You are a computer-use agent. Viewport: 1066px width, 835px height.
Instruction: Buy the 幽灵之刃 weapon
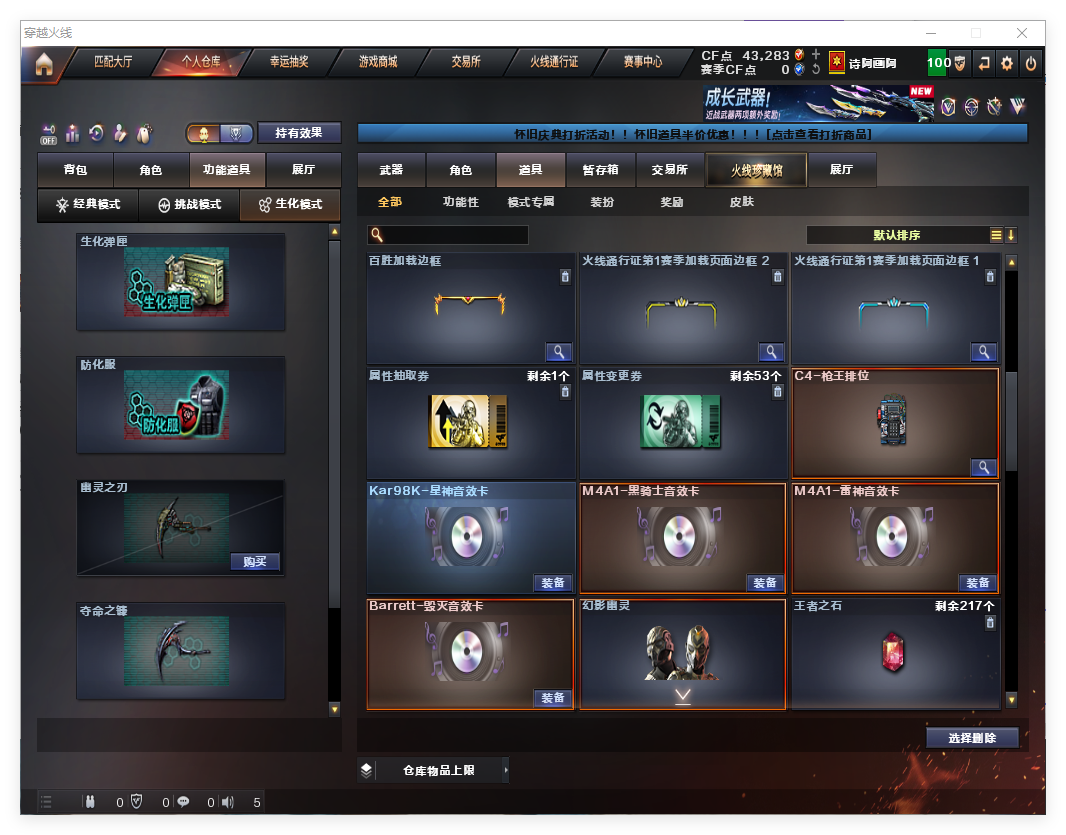pos(255,562)
